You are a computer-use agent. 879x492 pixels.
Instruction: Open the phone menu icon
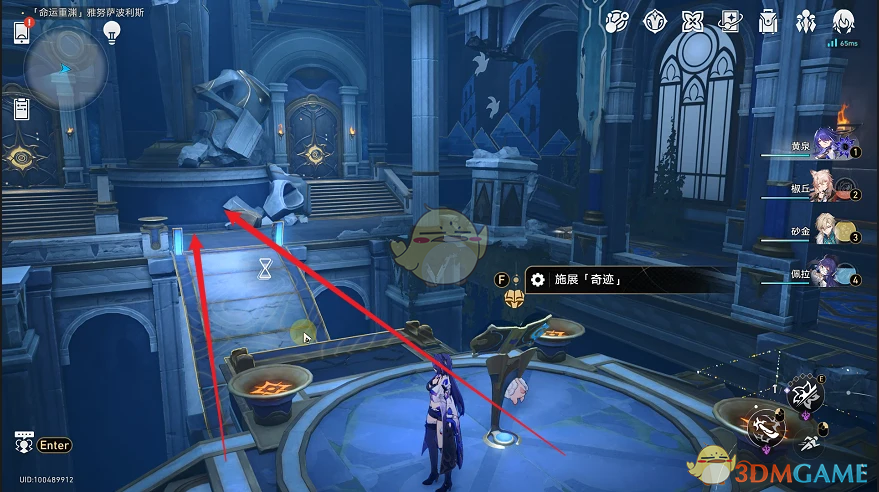21,31
